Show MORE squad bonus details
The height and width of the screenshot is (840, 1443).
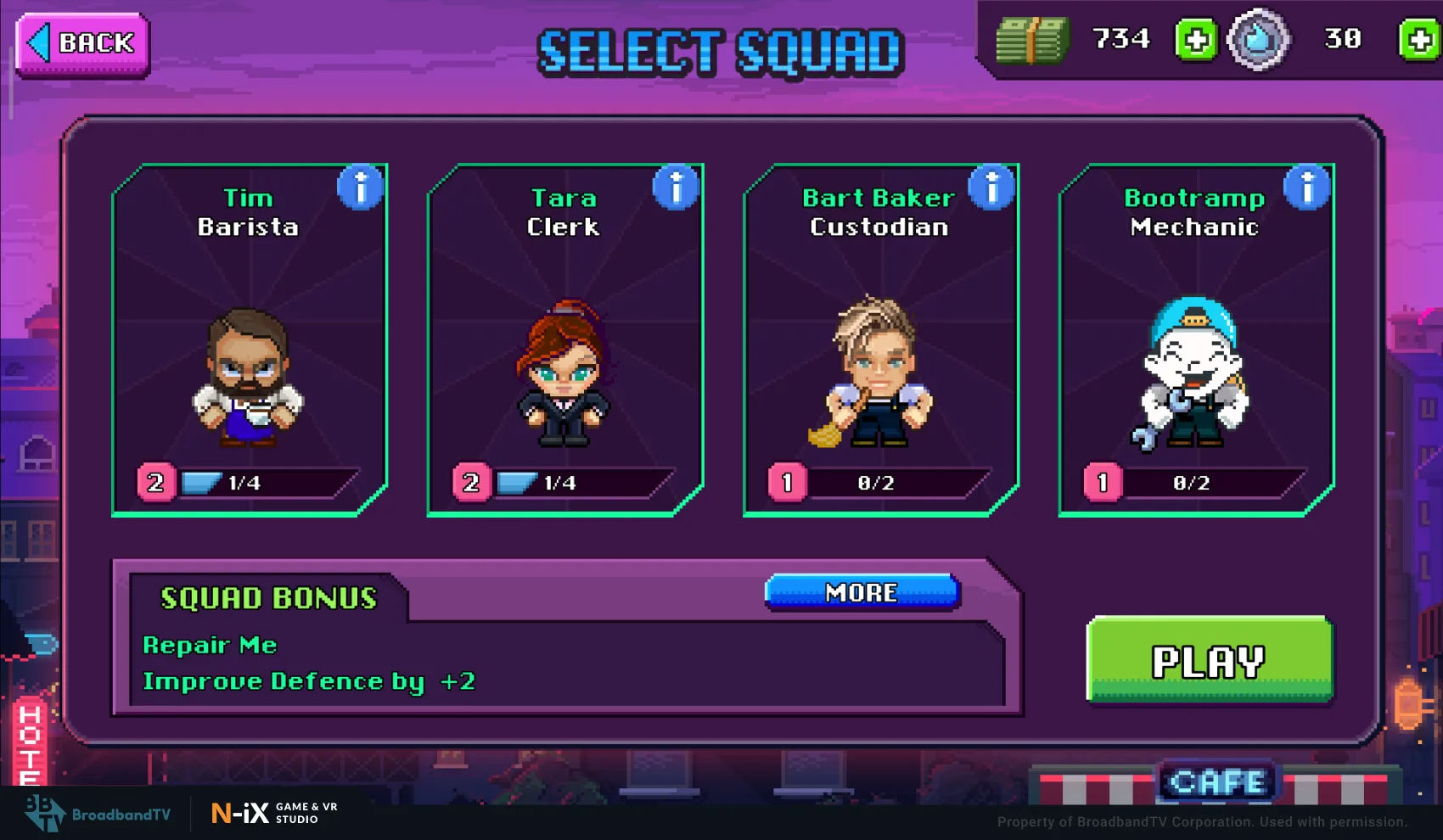point(862,592)
